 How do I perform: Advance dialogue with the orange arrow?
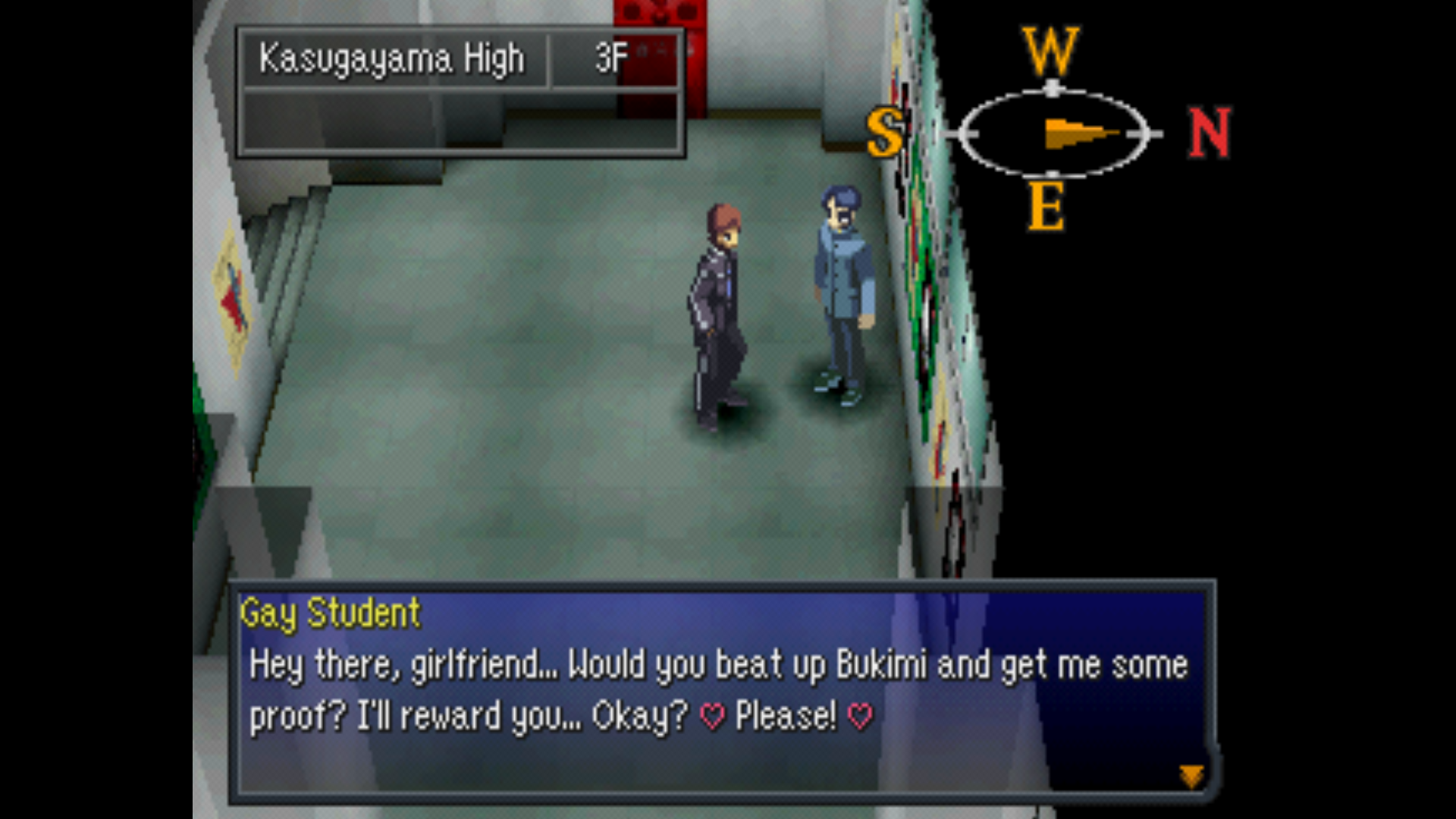tap(1191, 775)
